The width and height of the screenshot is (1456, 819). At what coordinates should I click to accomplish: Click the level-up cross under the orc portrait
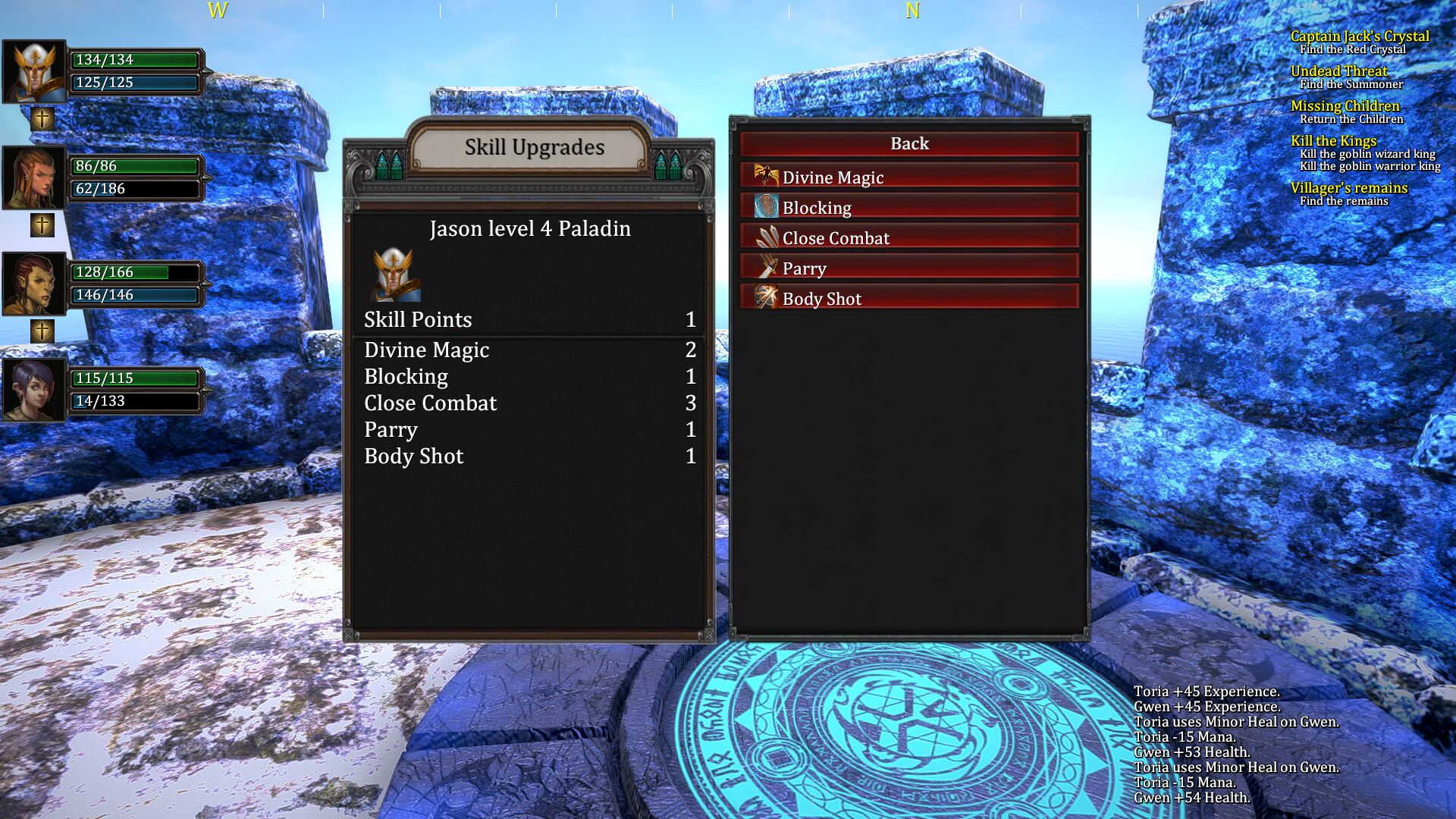click(42, 330)
